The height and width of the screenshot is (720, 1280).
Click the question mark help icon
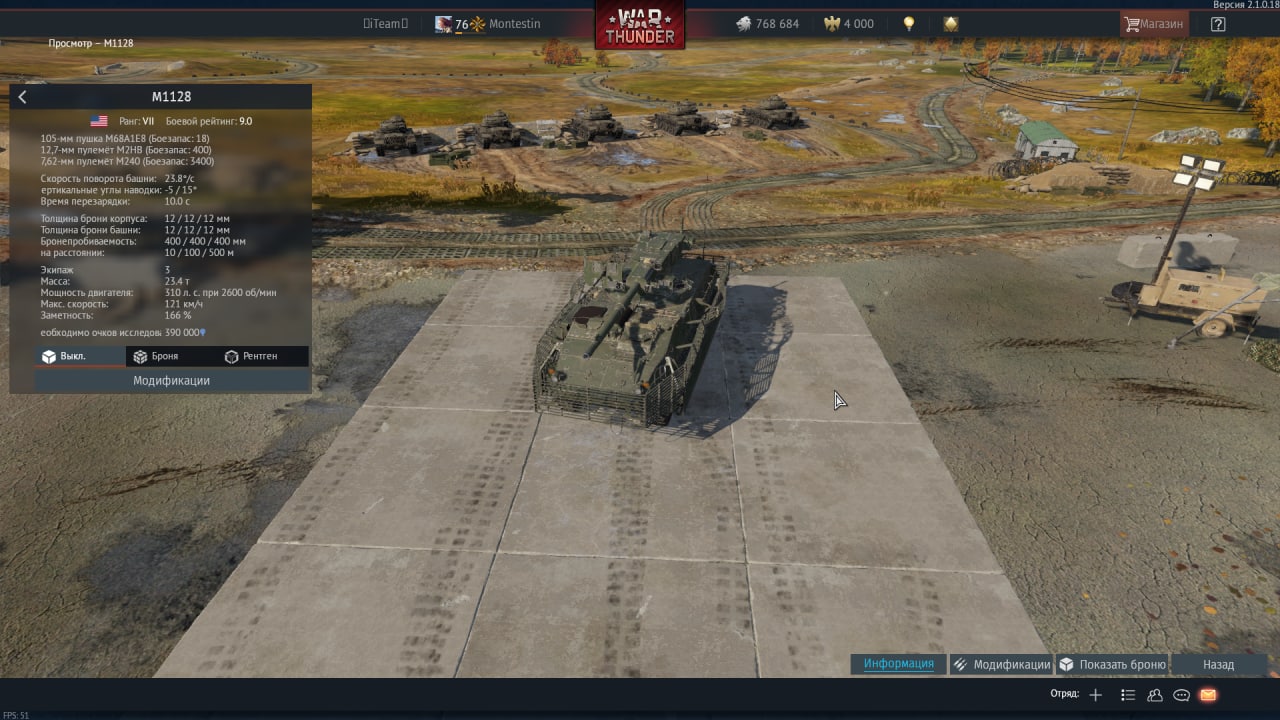tap(1218, 24)
